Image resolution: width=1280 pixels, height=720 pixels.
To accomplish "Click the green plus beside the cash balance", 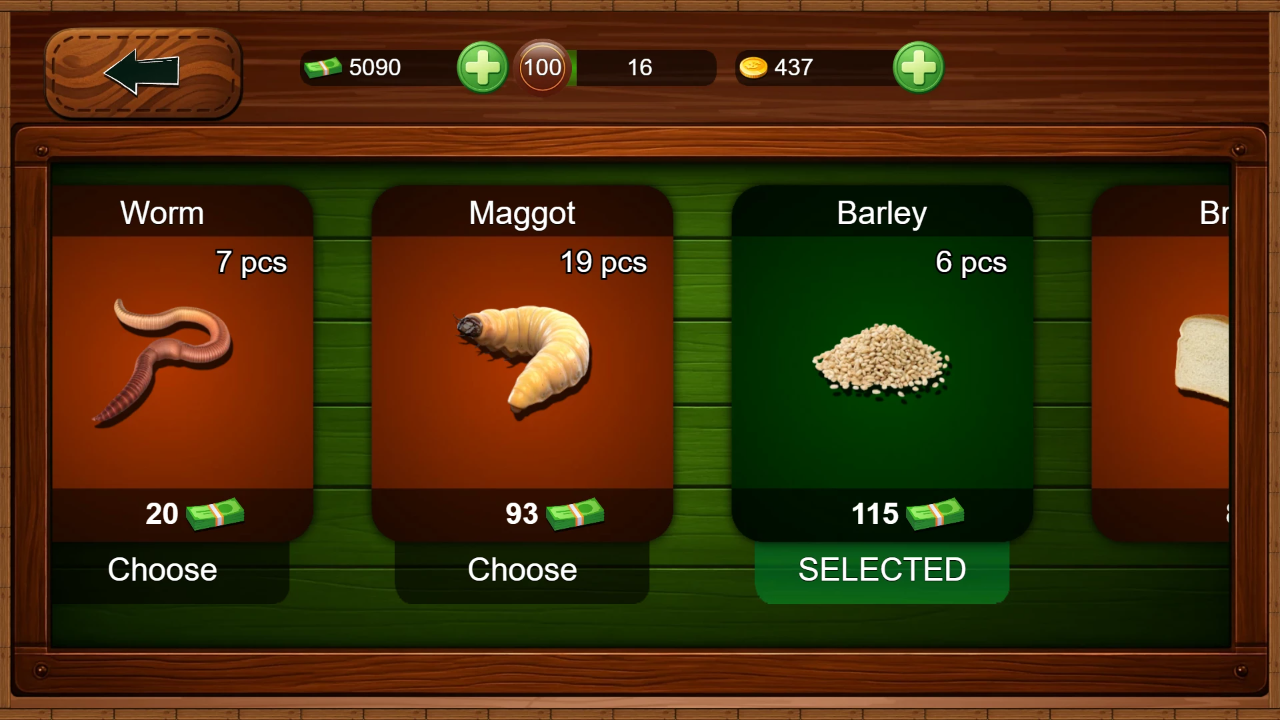I will click(482, 68).
